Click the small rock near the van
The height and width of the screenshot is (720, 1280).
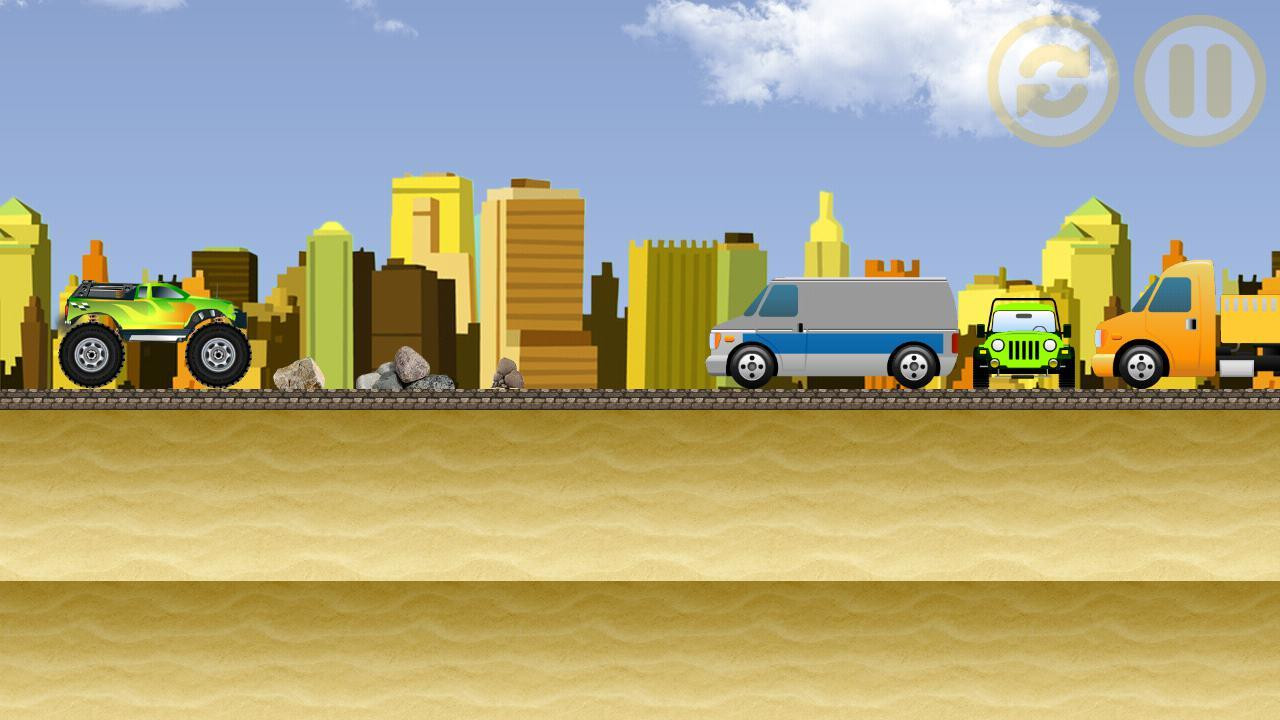point(508,373)
